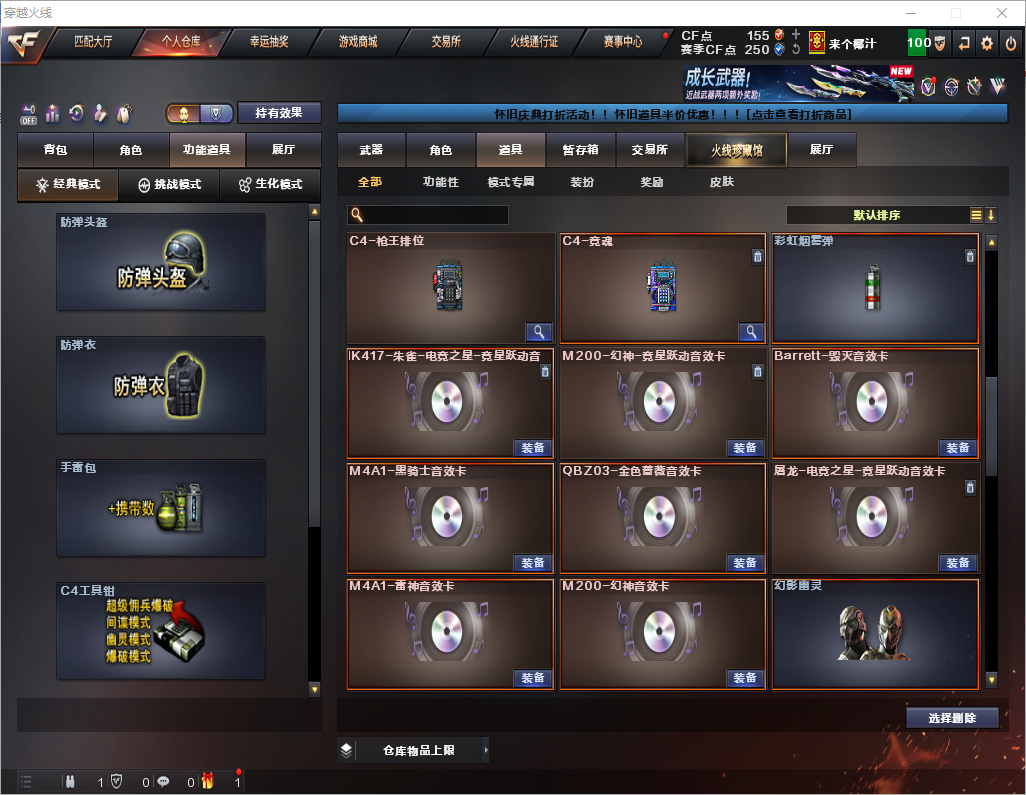Select the 幻影幽灵 character item

(875, 634)
